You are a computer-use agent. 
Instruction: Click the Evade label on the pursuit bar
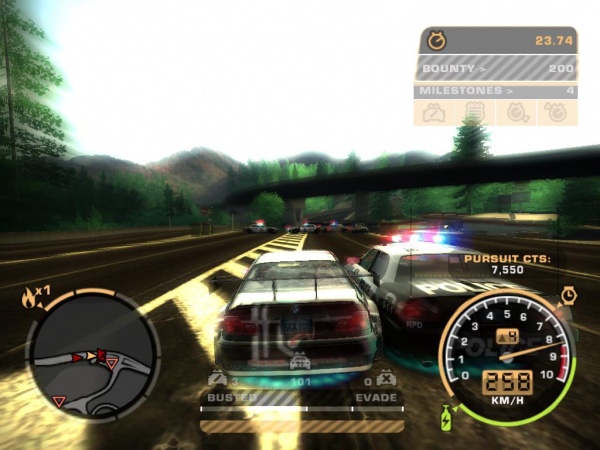pyautogui.click(x=377, y=397)
